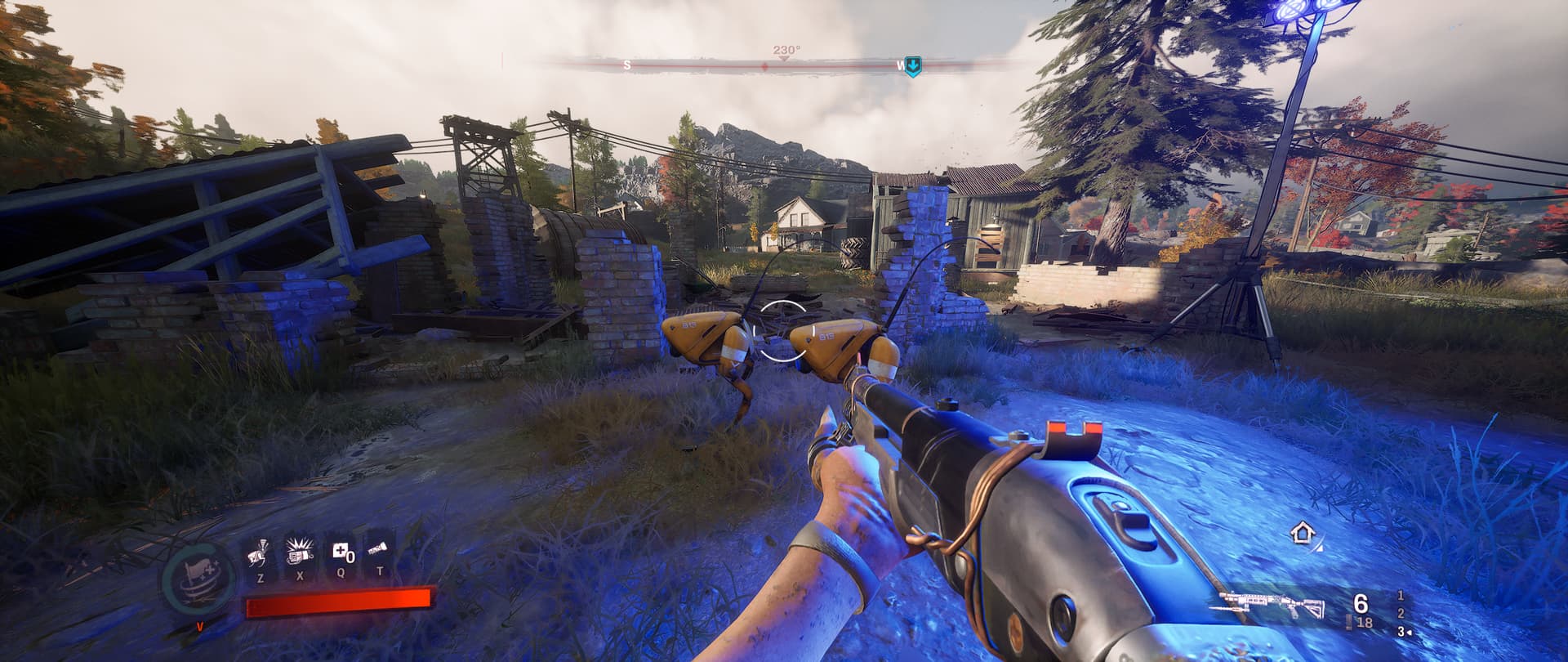Toggle the flashlight icon

point(380,552)
